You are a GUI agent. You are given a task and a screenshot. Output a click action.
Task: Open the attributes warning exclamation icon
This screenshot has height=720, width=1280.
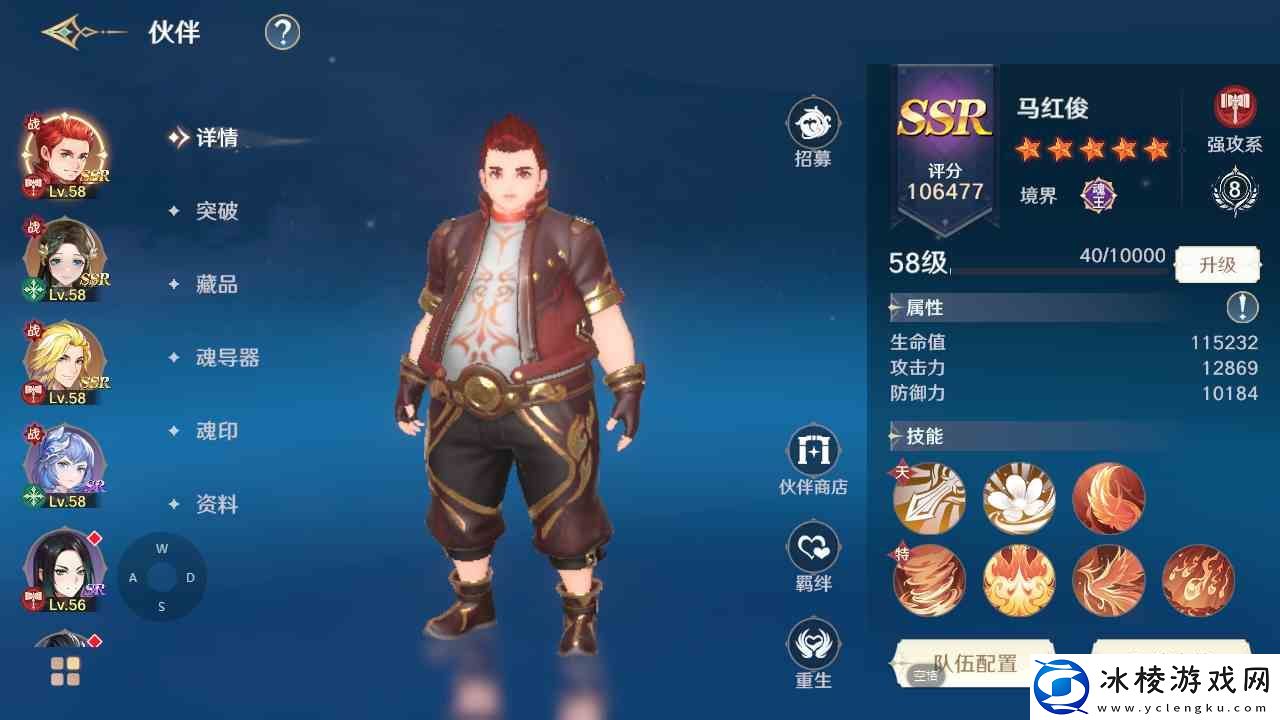[x=1242, y=308]
